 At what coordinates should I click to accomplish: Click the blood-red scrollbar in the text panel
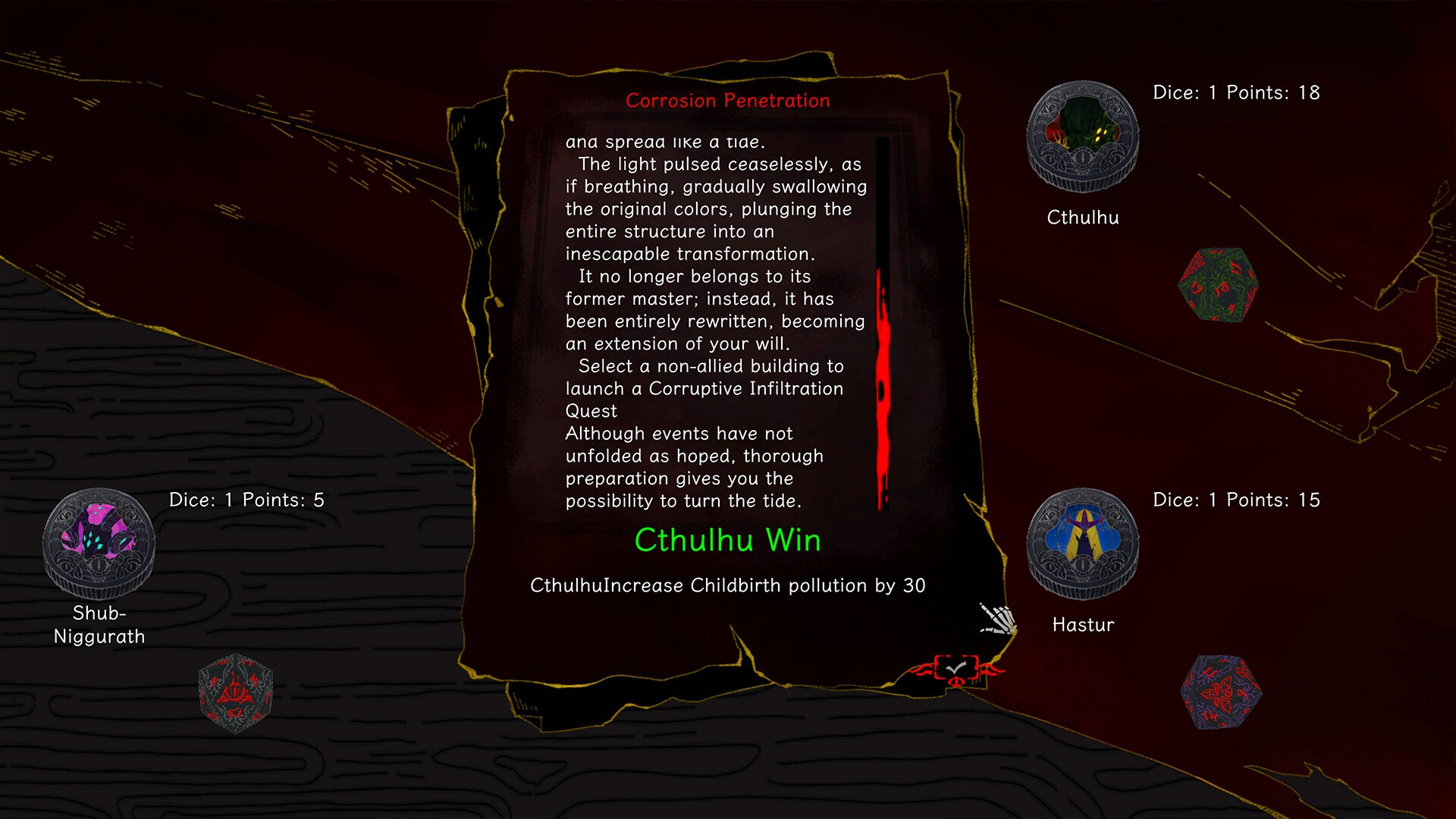pyautogui.click(x=882, y=387)
